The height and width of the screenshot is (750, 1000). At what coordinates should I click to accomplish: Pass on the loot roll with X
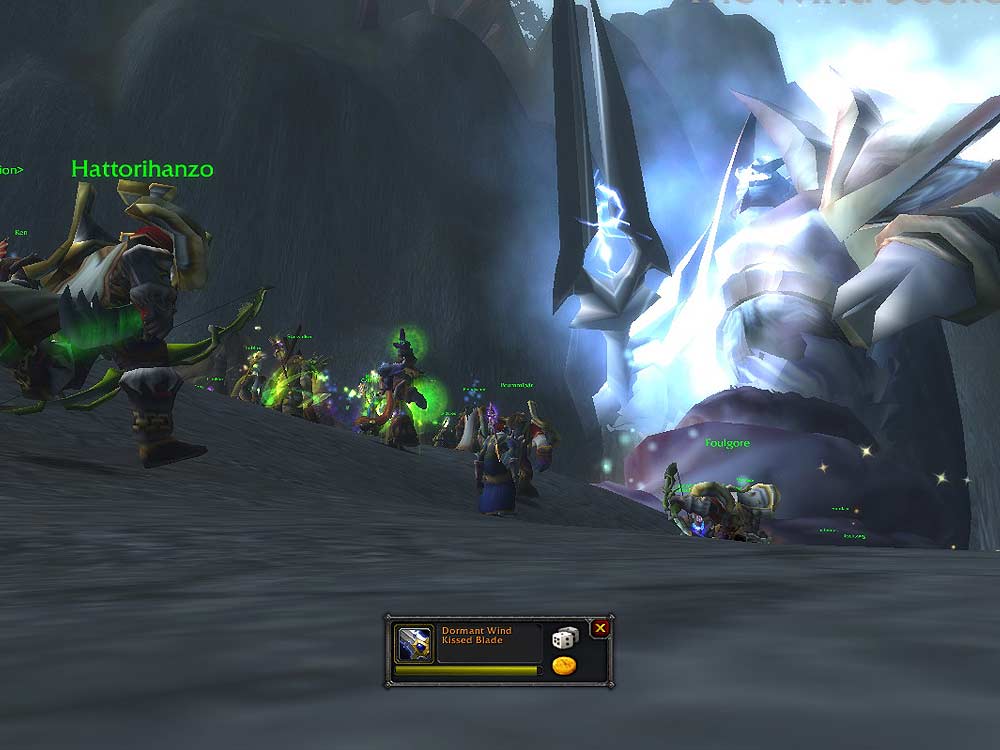pyautogui.click(x=600, y=628)
